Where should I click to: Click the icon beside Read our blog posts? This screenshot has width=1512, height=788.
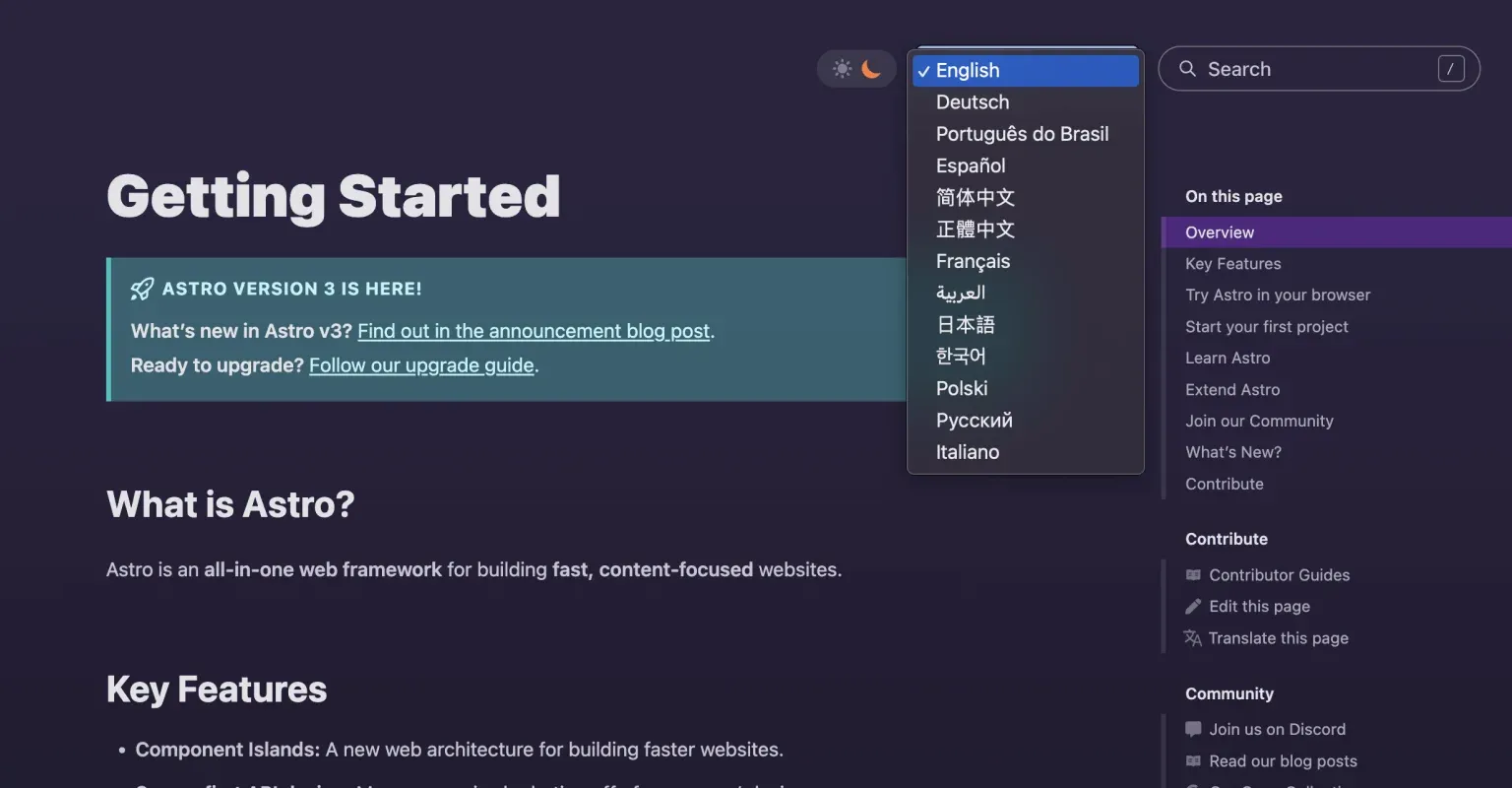[1192, 760]
